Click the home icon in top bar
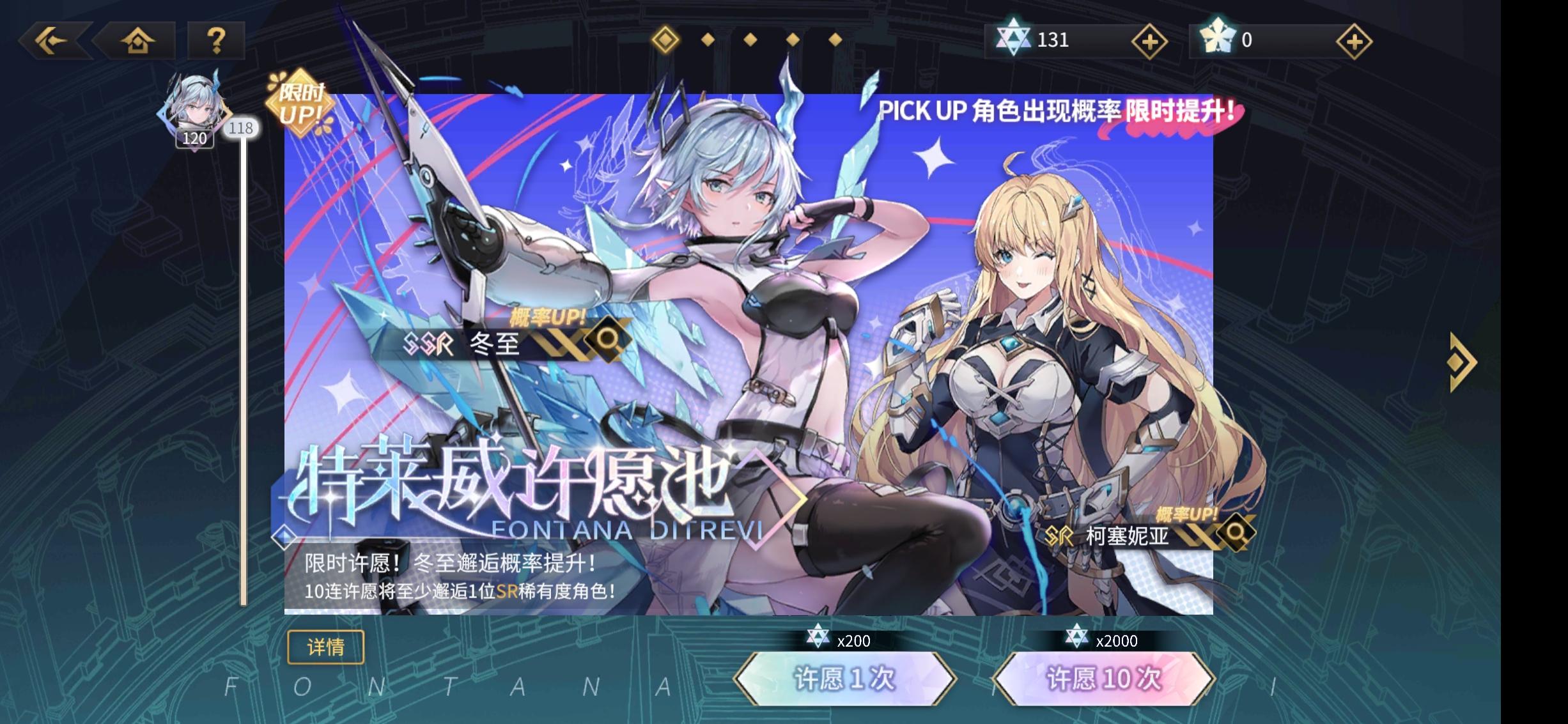This screenshot has height=724, width=1568. tap(138, 40)
